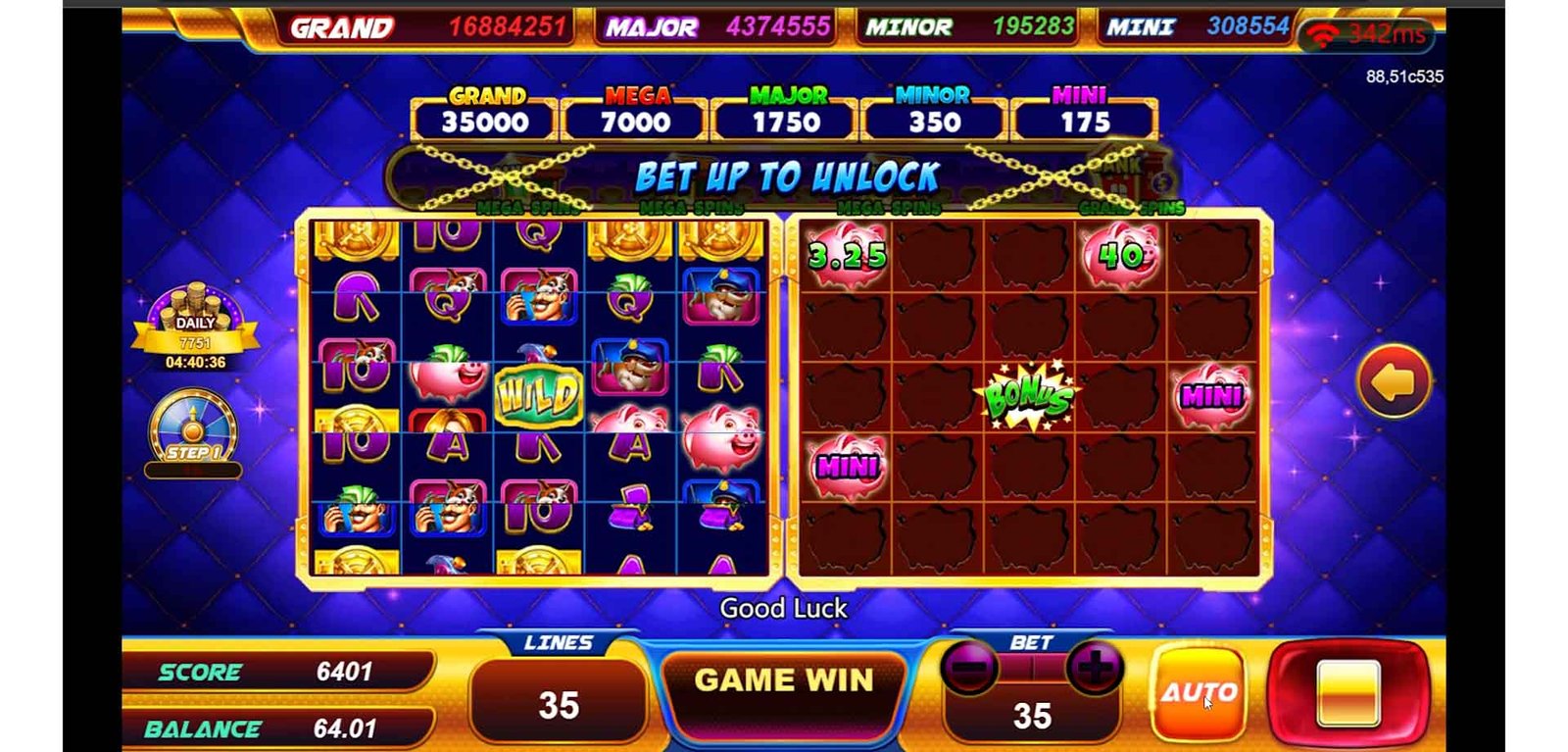This screenshot has height=752, width=1568.
Task: Go back using the orange arrow button
Action: (1393, 381)
